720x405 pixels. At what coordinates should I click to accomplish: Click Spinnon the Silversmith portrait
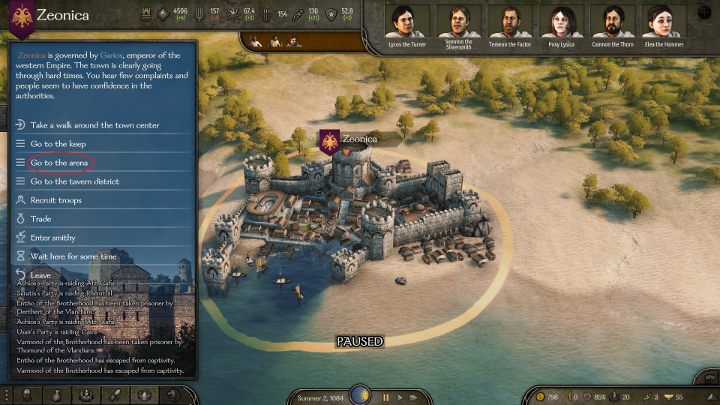tap(459, 20)
